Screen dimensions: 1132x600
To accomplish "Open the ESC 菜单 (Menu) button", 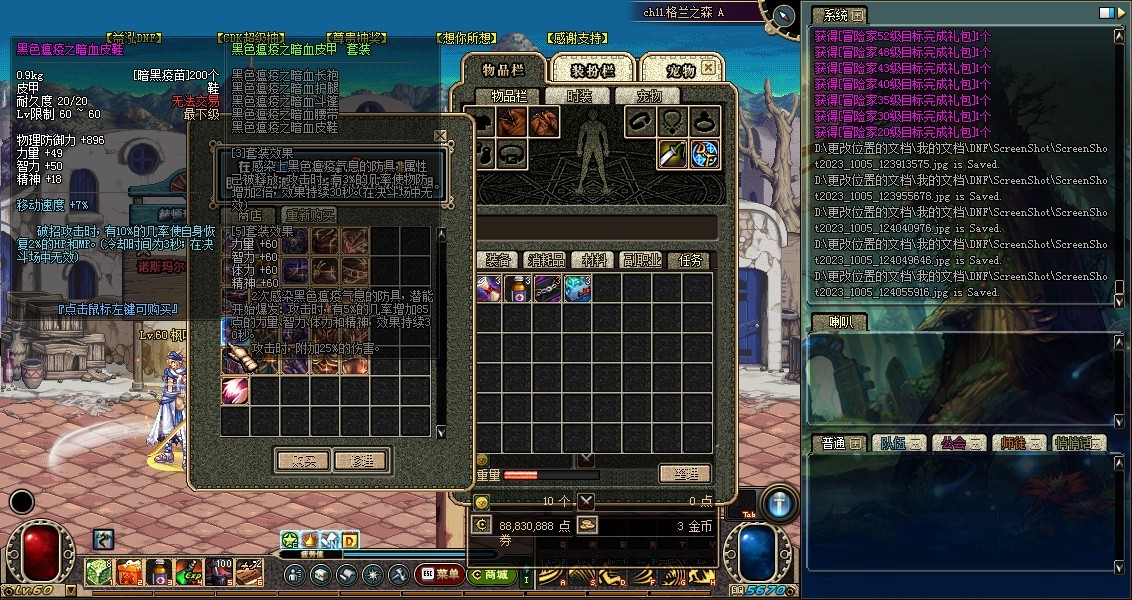I will tap(439, 574).
